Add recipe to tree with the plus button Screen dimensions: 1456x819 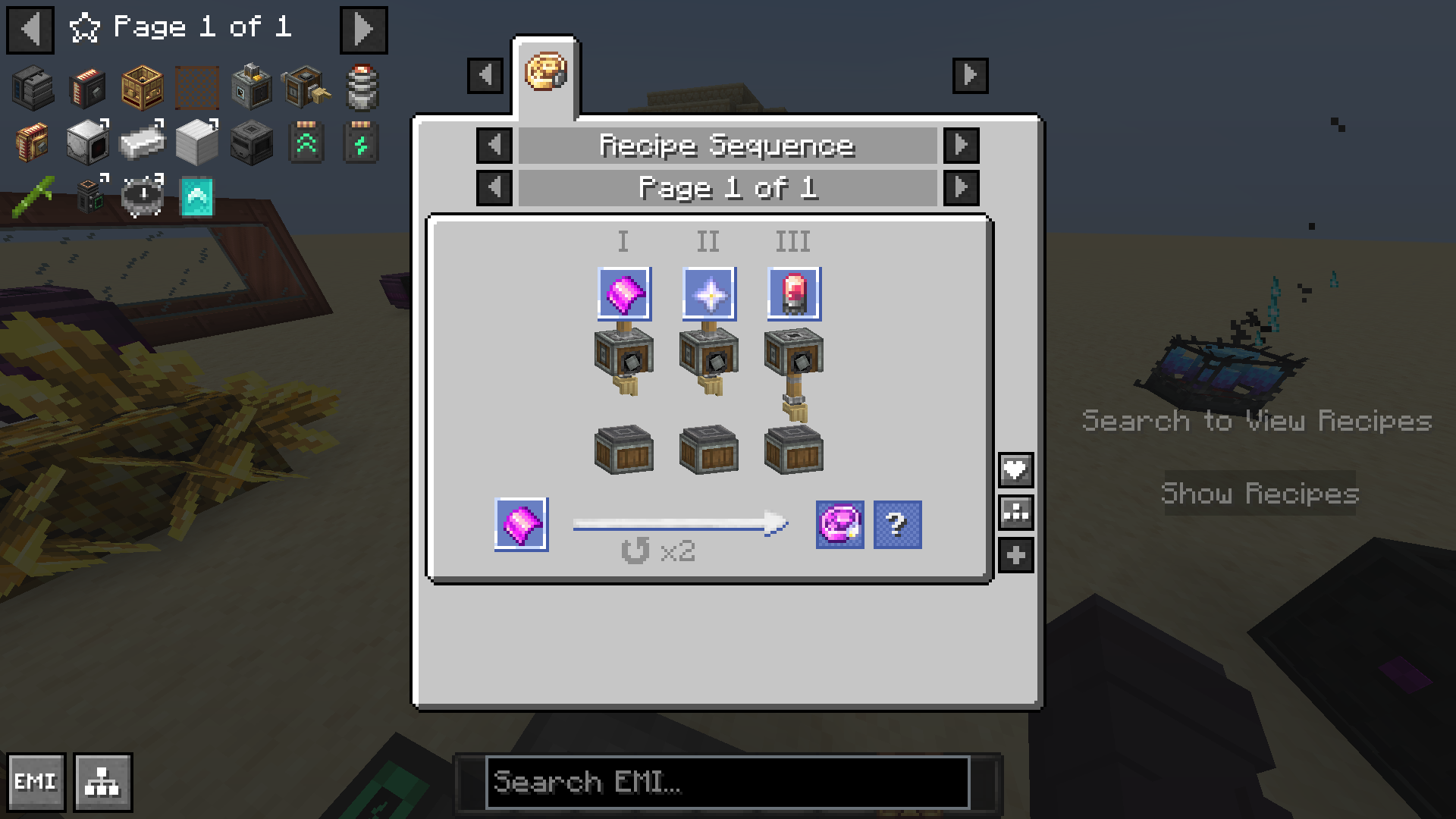1015,555
